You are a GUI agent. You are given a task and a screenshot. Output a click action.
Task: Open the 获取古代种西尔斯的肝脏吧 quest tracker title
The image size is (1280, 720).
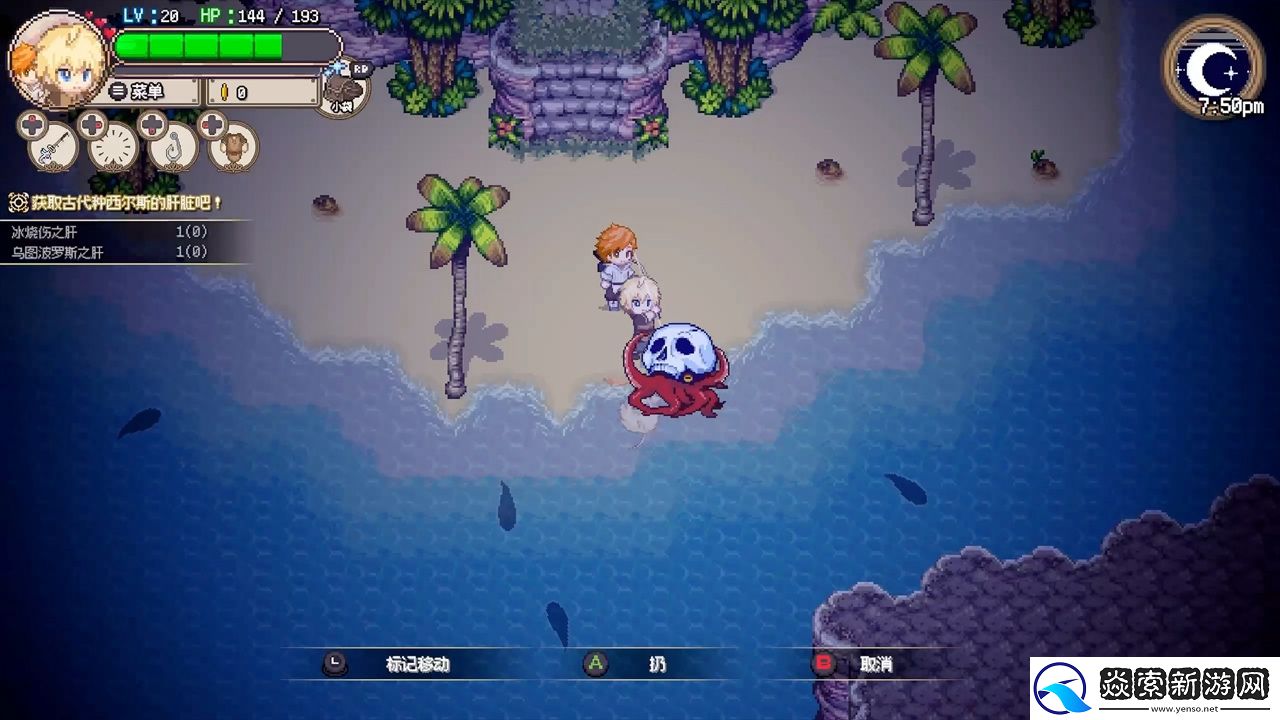[x=118, y=203]
